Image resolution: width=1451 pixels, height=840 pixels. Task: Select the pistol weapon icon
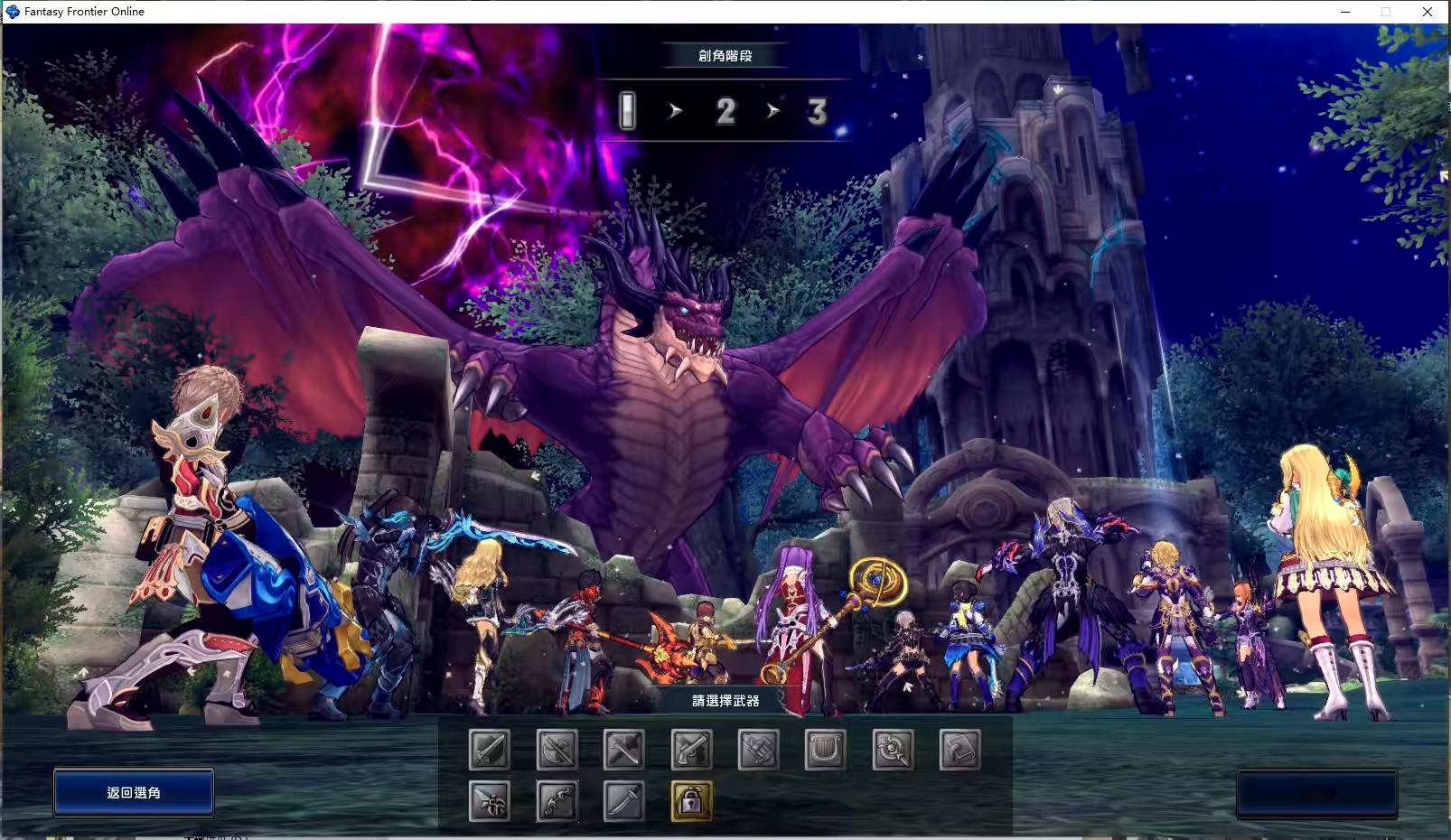(x=691, y=748)
